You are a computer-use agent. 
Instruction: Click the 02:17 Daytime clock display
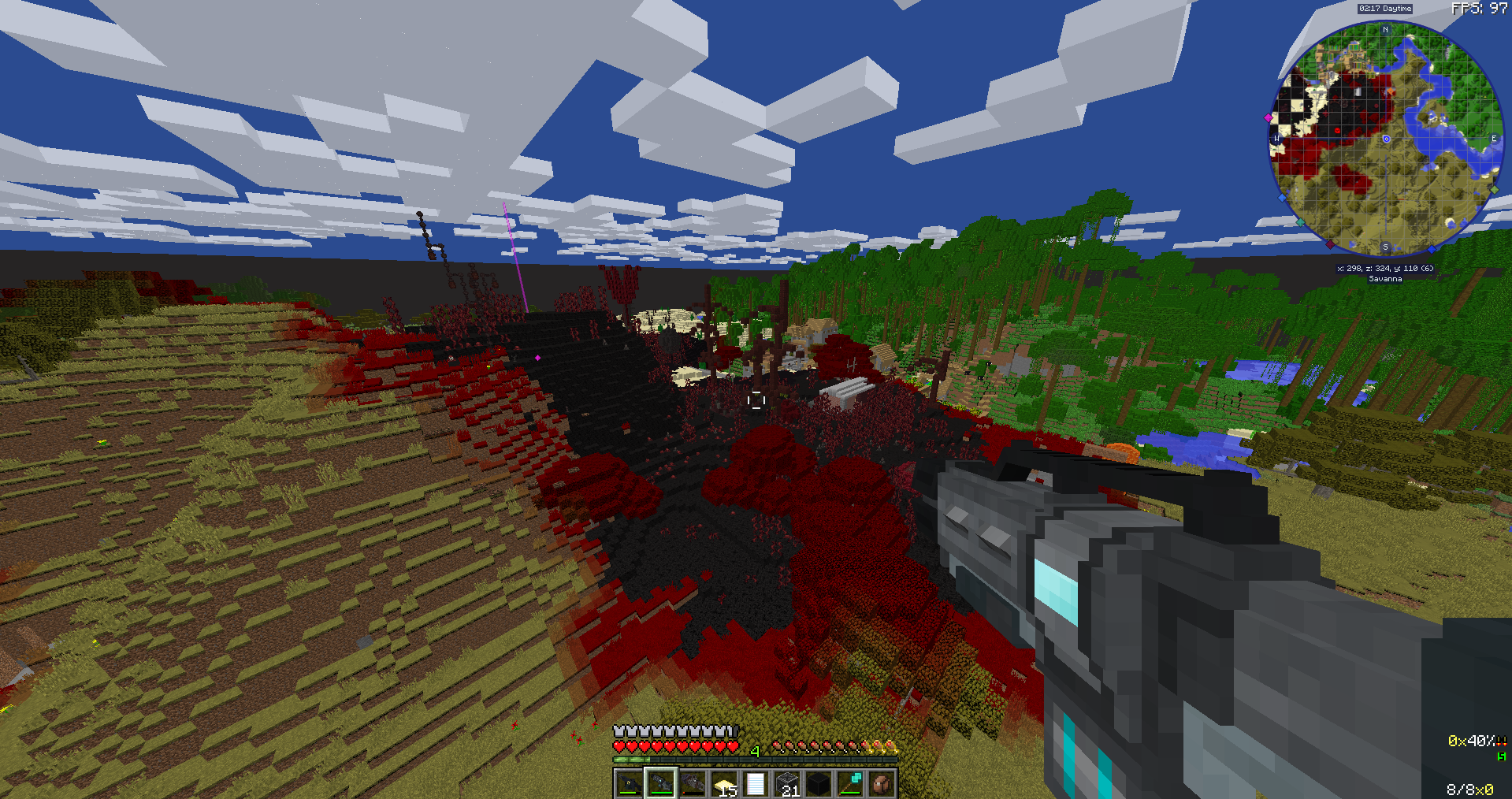1384,9
